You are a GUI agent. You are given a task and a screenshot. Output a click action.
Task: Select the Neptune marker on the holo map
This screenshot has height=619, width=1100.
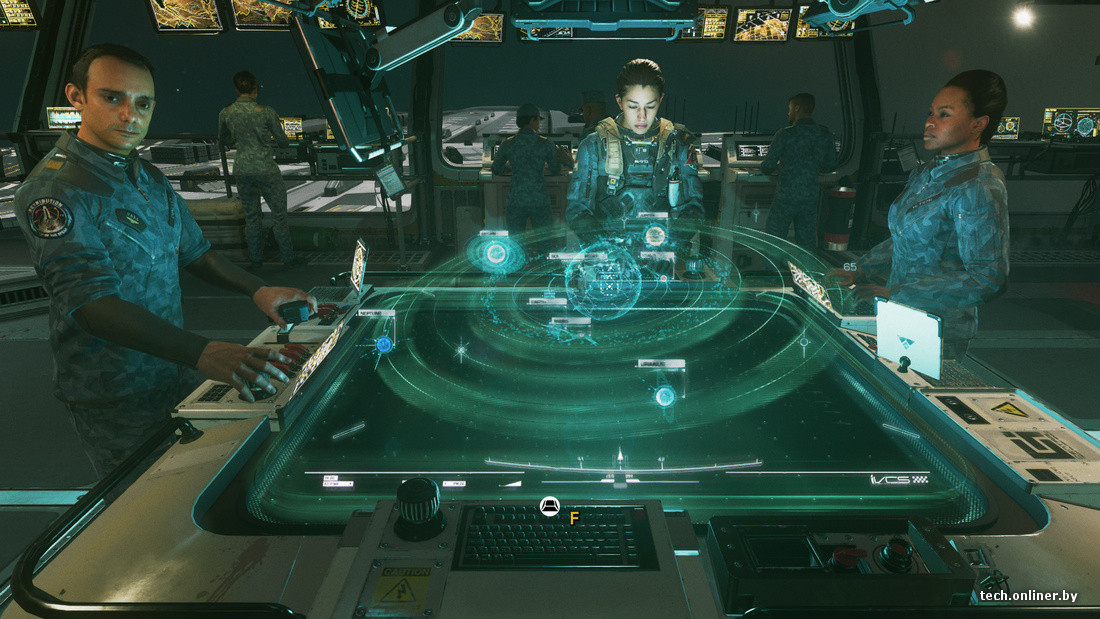pyautogui.click(x=383, y=344)
